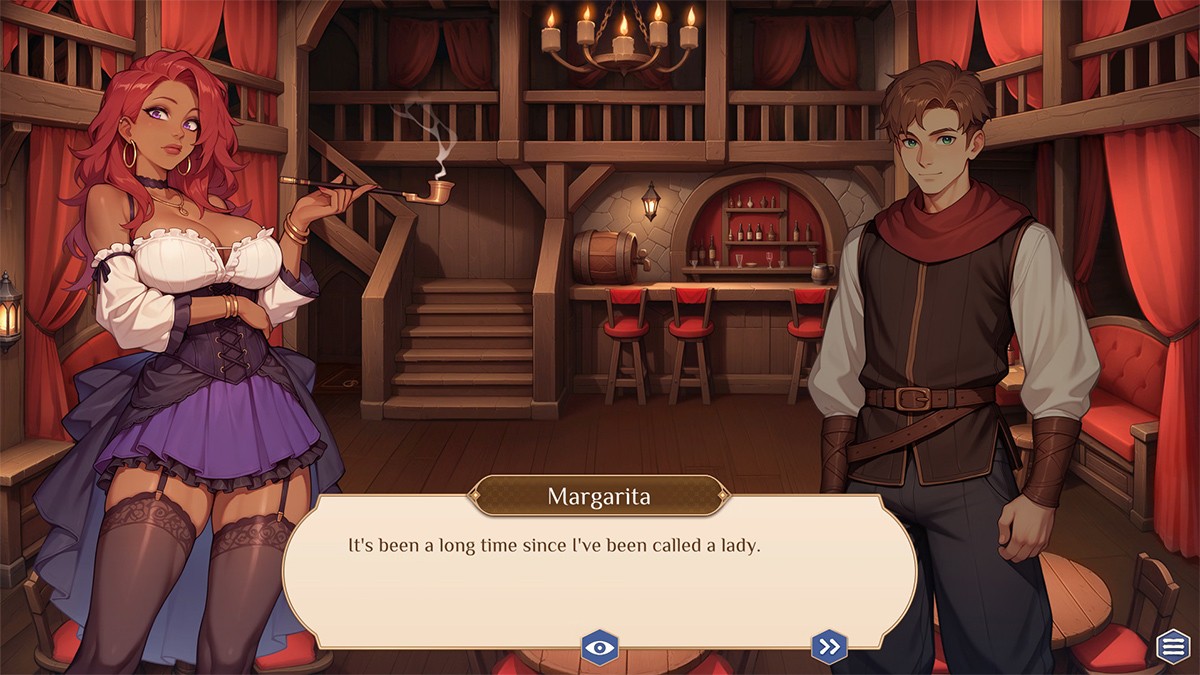The width and height of the screenshot is (1200, 675).
Task: Hide the dialogue box with the eye icon
Action: click(600, 647)
